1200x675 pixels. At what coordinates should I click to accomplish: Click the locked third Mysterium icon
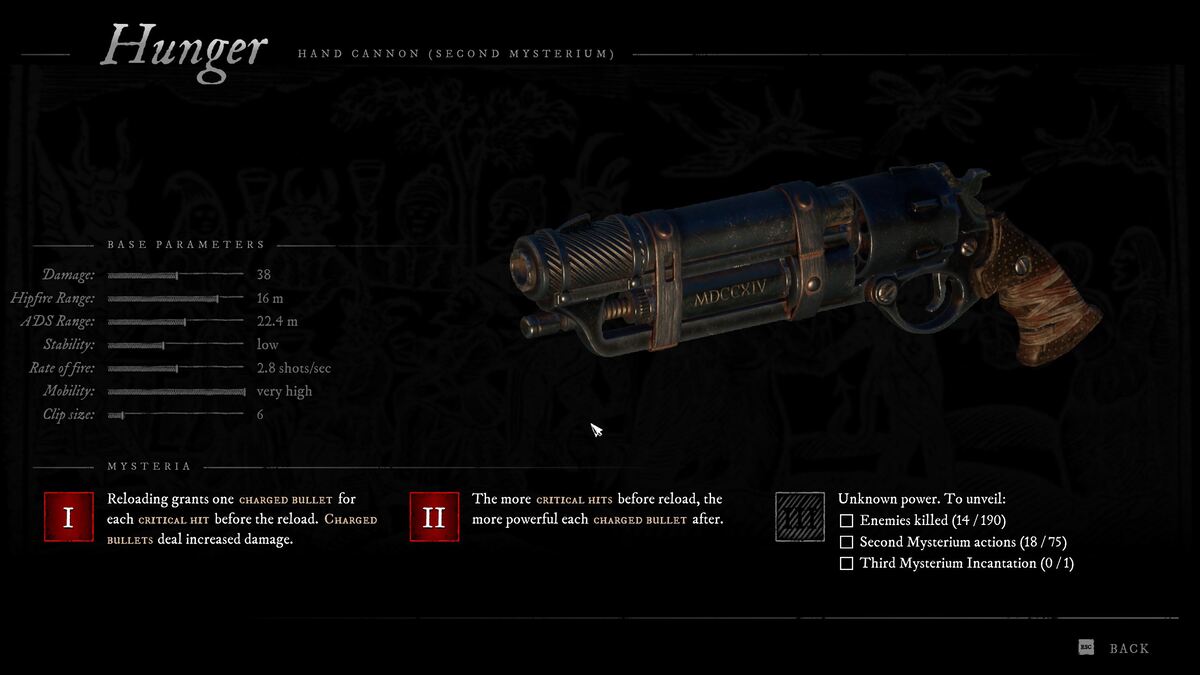(800, 517)
